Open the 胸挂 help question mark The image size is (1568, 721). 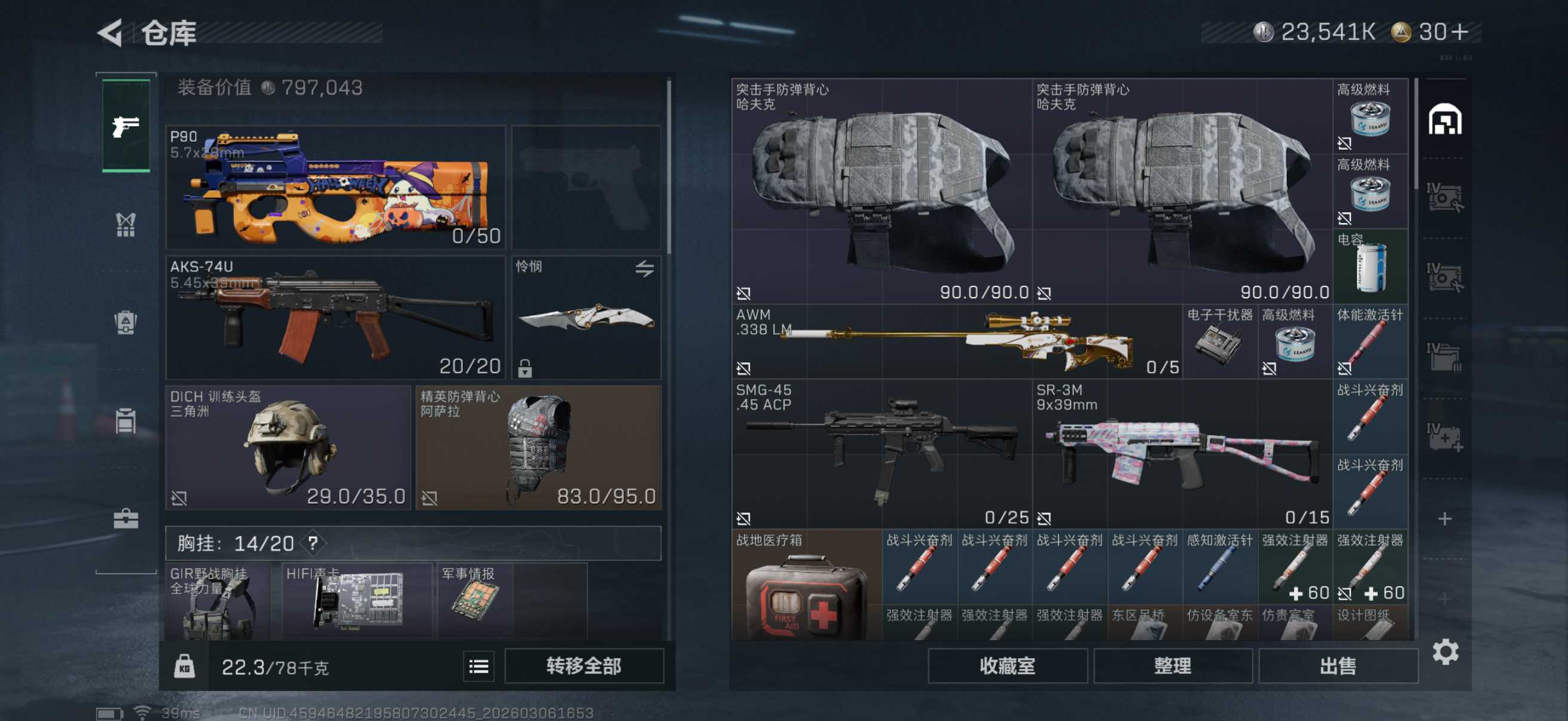313,543
